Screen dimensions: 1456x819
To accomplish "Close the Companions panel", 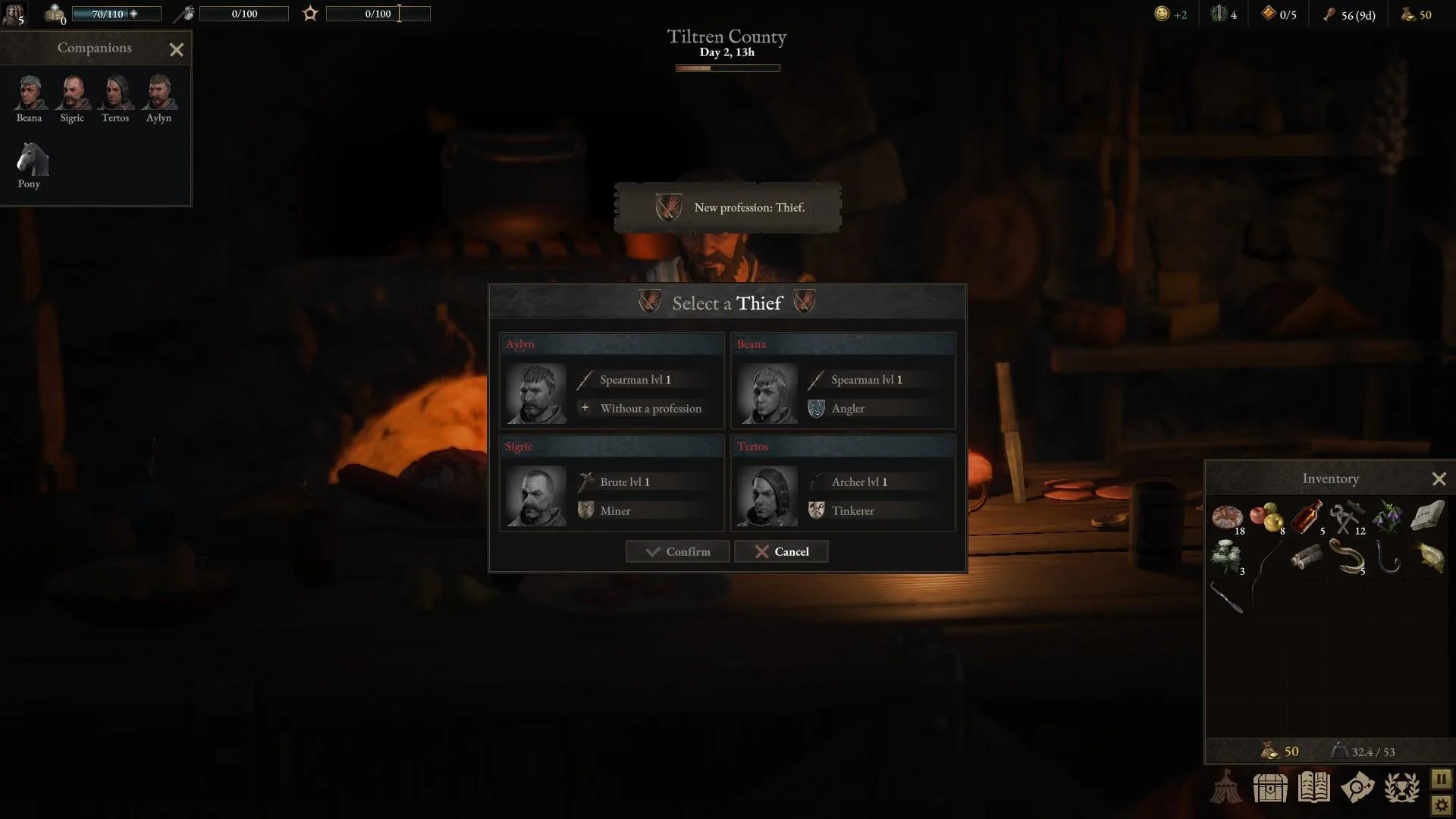I will (177, 50).
